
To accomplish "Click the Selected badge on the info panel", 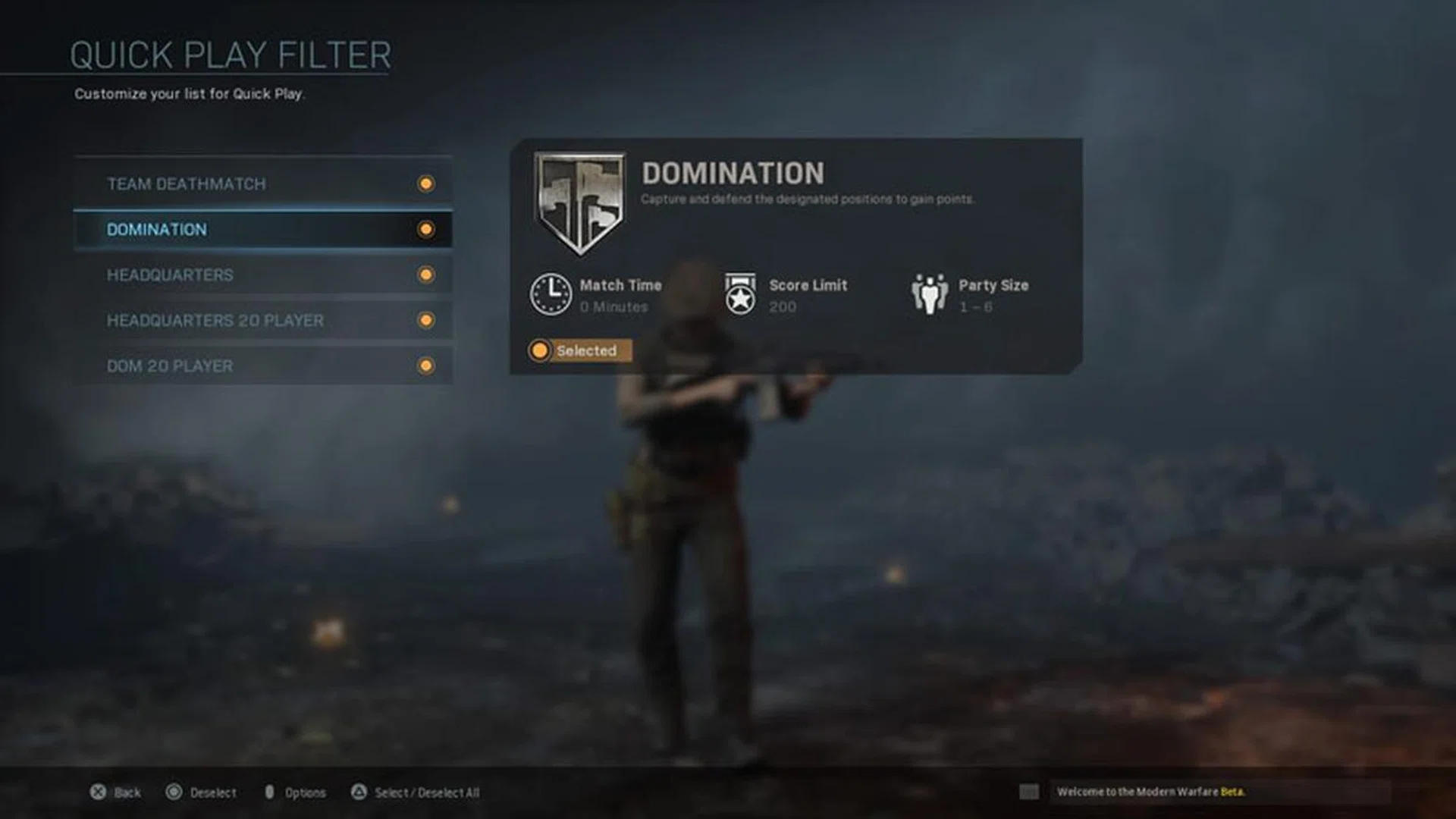I will 579,350.
